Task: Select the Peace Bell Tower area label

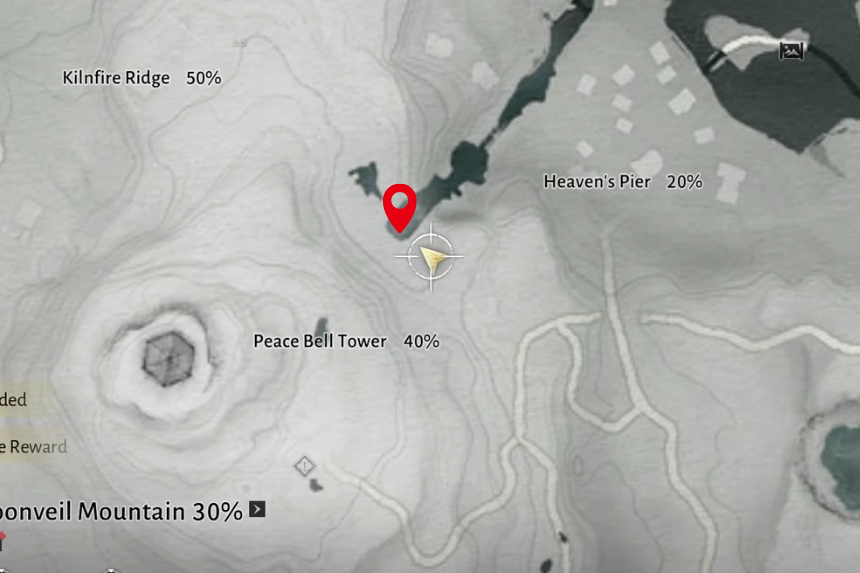Action: [320, 341]
